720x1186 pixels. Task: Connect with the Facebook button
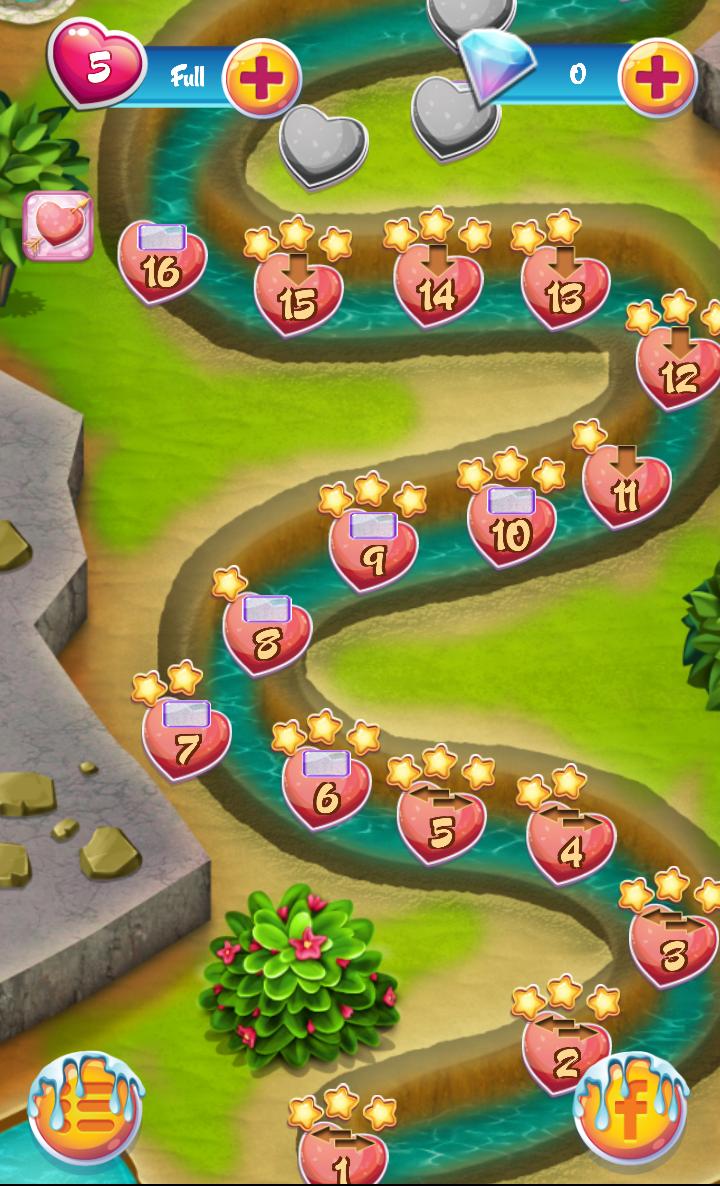click(630, 1107)
